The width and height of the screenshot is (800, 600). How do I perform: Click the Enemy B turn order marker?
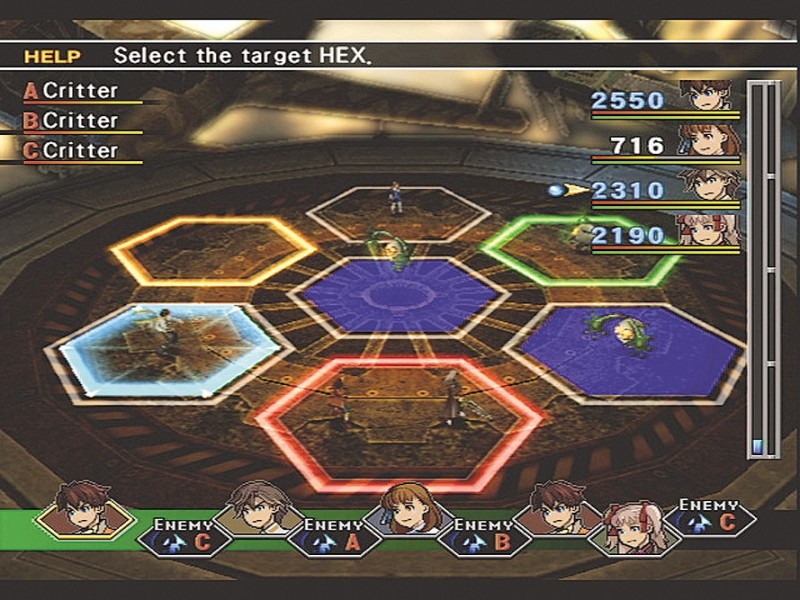click(x=485, y=535)
